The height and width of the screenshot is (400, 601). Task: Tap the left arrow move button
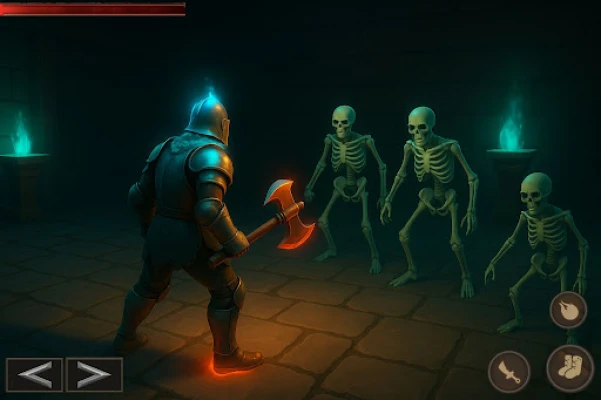pyautogui.click(x=34, y=374)
